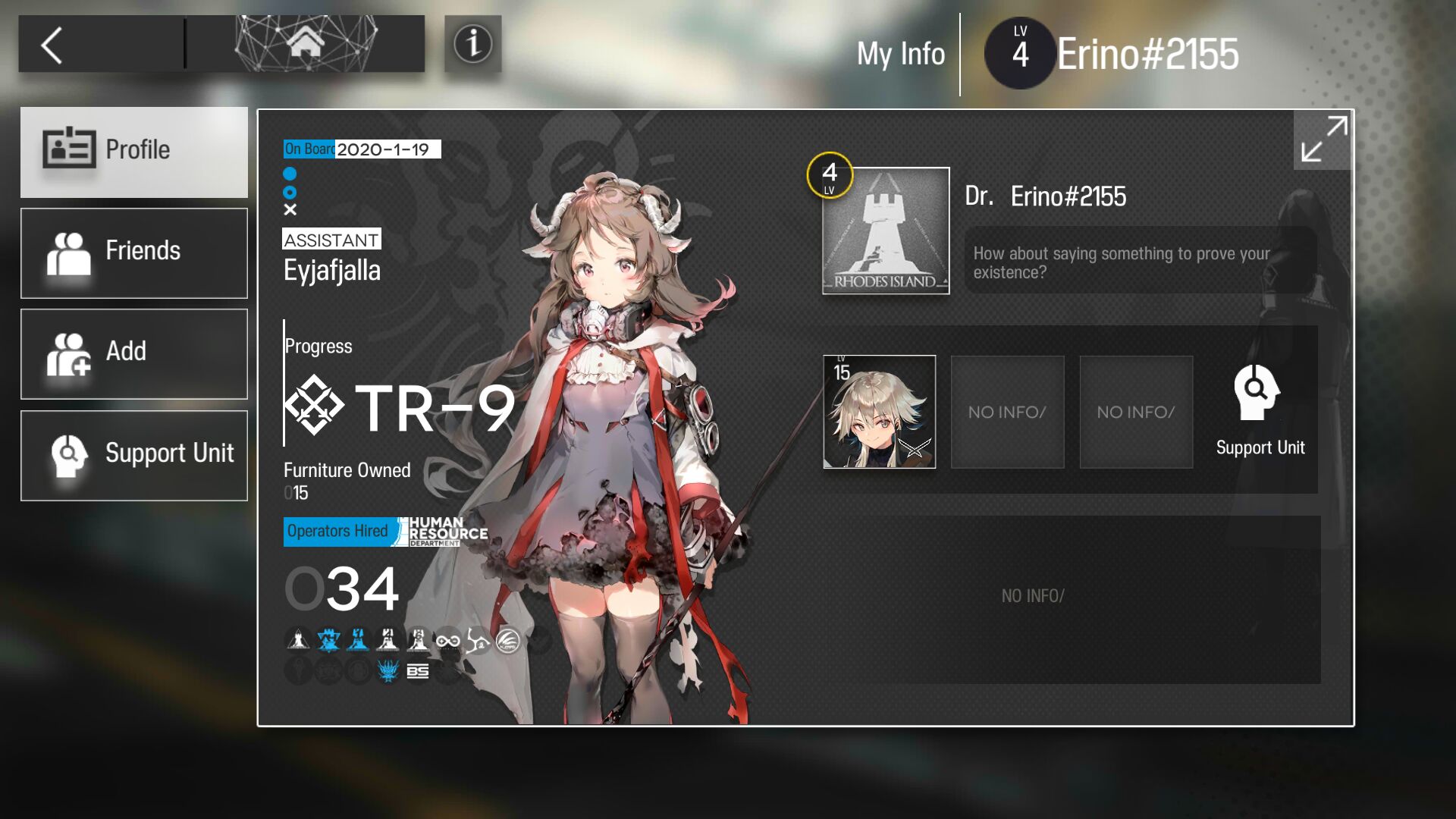Select the Add friends tab

point(134,353)
